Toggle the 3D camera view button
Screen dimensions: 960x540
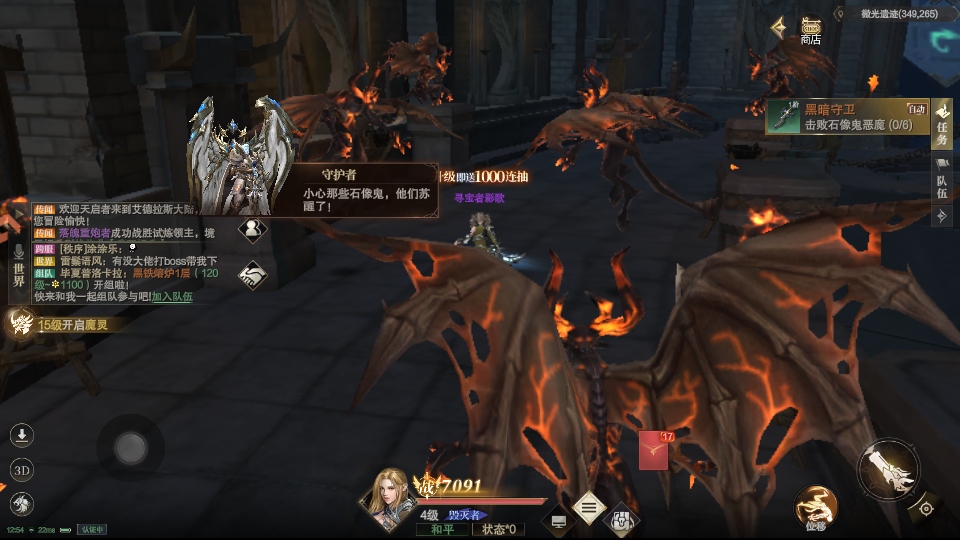click(x=22, y=470)
